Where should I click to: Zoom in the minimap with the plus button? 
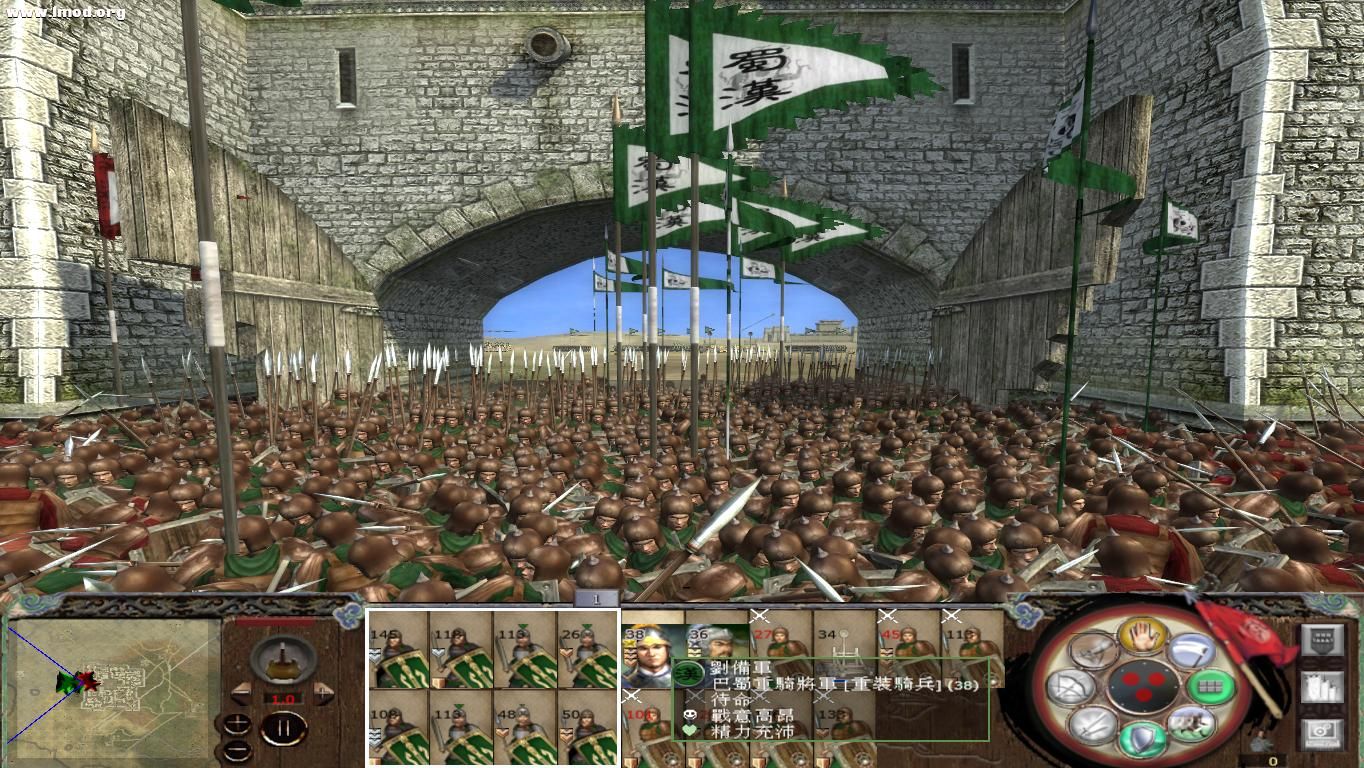click(x=237, y=722)
